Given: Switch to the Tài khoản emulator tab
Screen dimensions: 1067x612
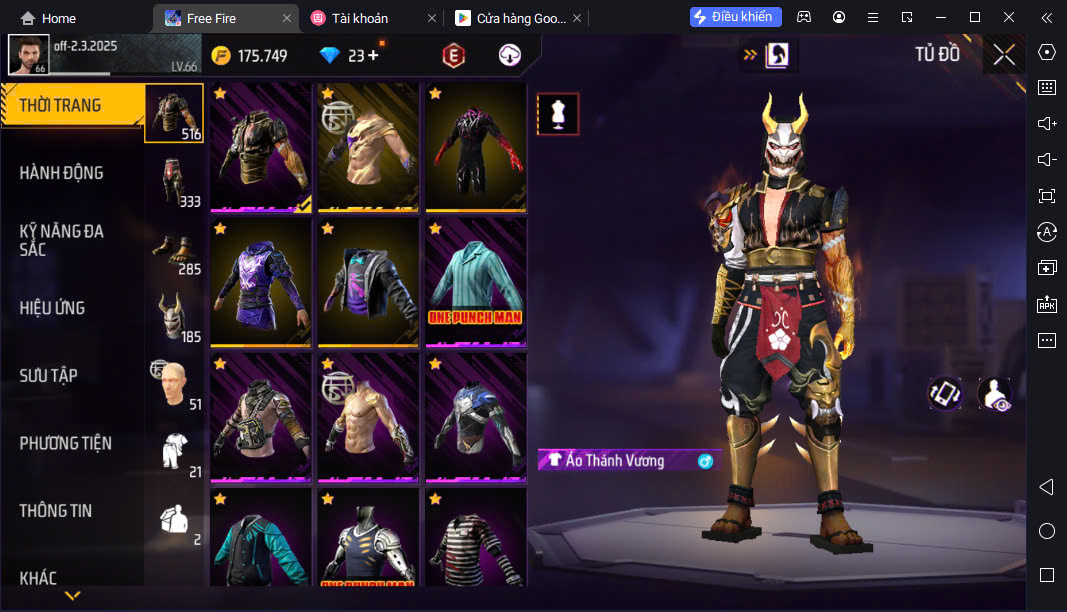Looking at the screenshot, I should [363, 18].
